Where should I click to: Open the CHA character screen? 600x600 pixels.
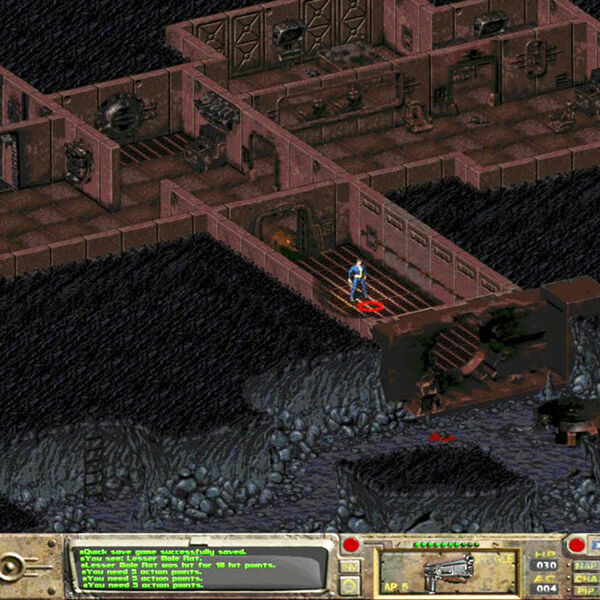click(x=585, y=579)
